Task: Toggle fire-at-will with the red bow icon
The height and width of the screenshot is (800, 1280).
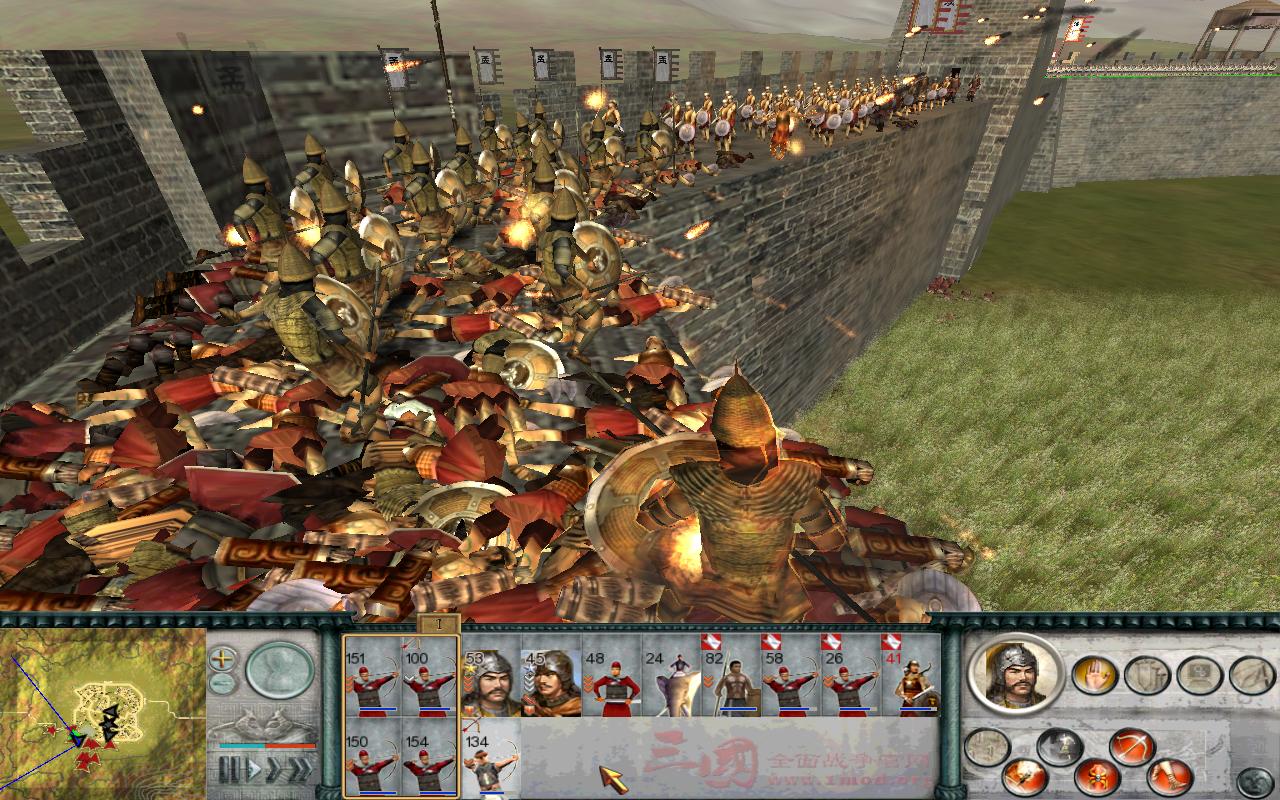Action: (x=1131, y=746)
